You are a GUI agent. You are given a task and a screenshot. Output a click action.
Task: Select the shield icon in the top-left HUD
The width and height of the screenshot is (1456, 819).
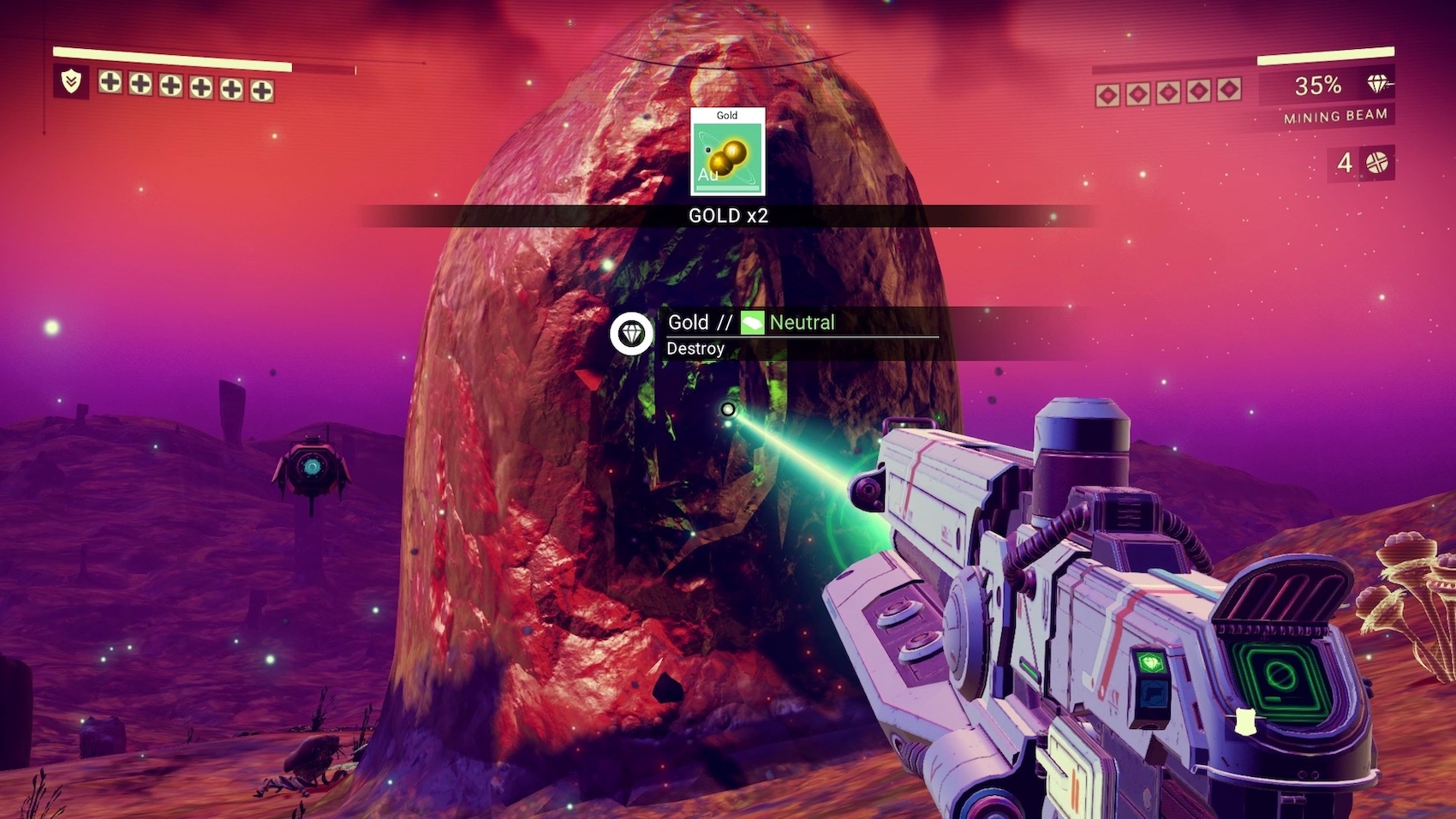72,83
